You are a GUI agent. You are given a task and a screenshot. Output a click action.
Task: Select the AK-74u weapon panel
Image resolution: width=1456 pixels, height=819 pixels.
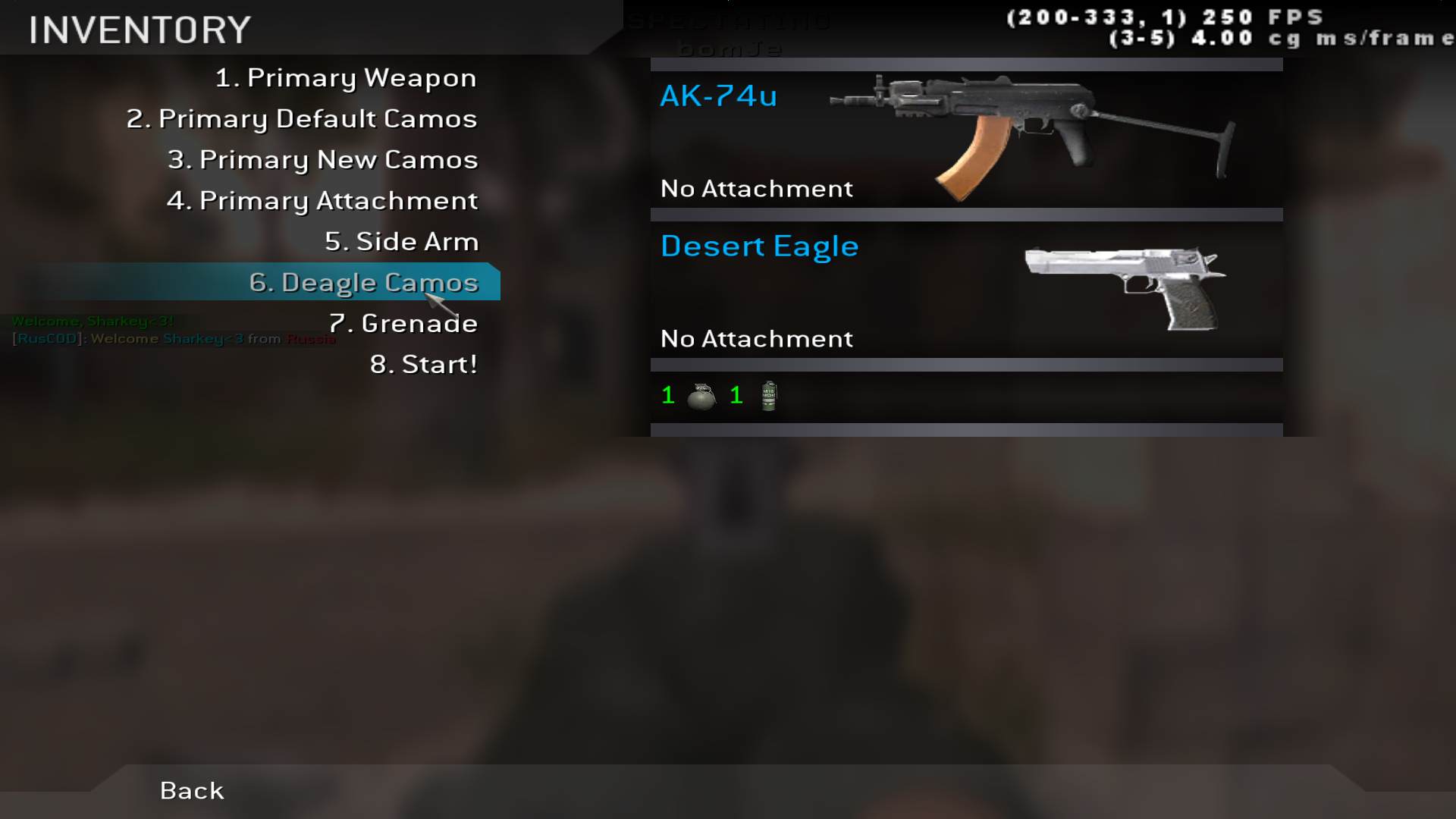coord(966,139)
